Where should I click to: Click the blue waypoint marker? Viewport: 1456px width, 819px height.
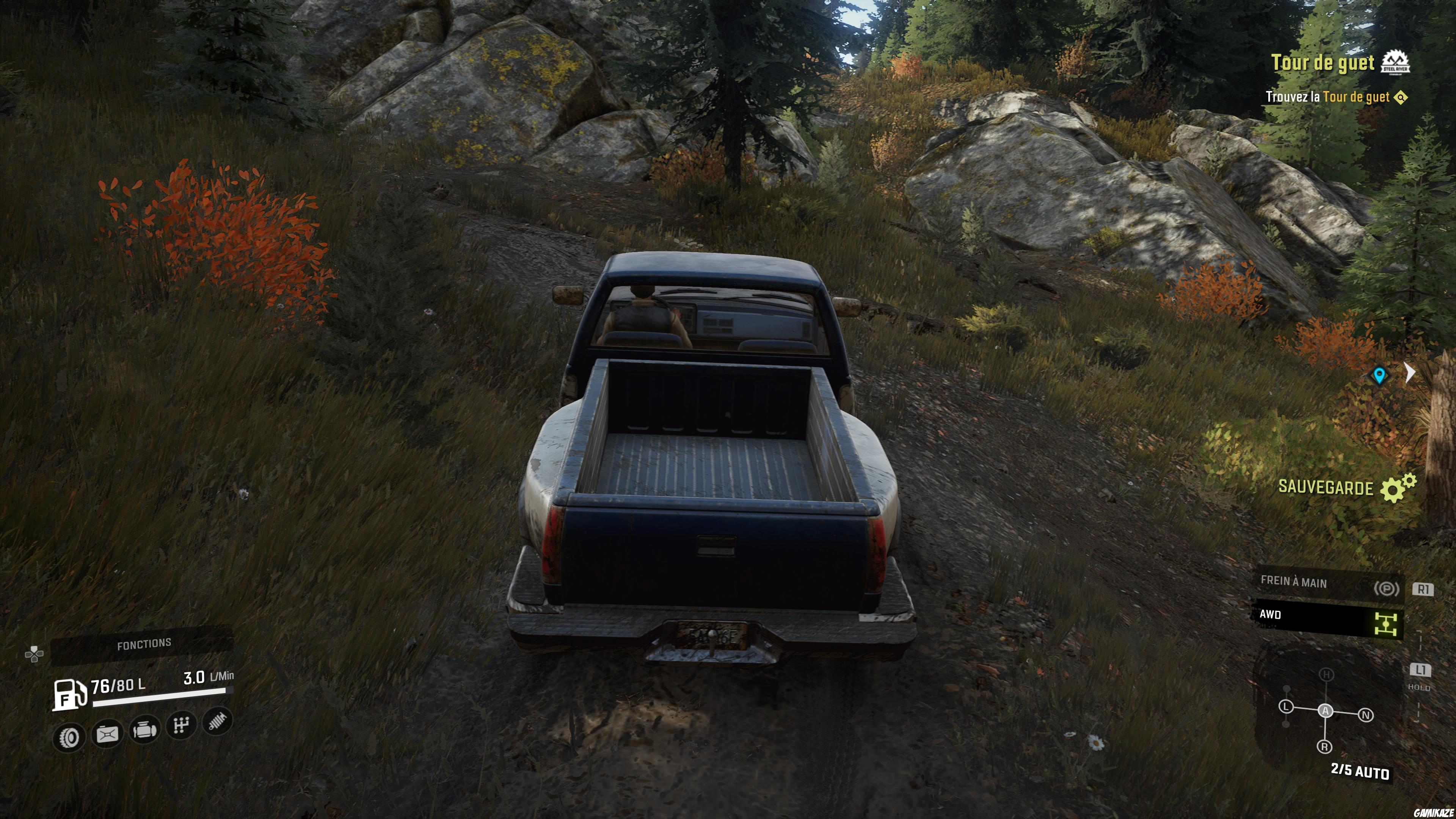click(x=1379, y=375)
